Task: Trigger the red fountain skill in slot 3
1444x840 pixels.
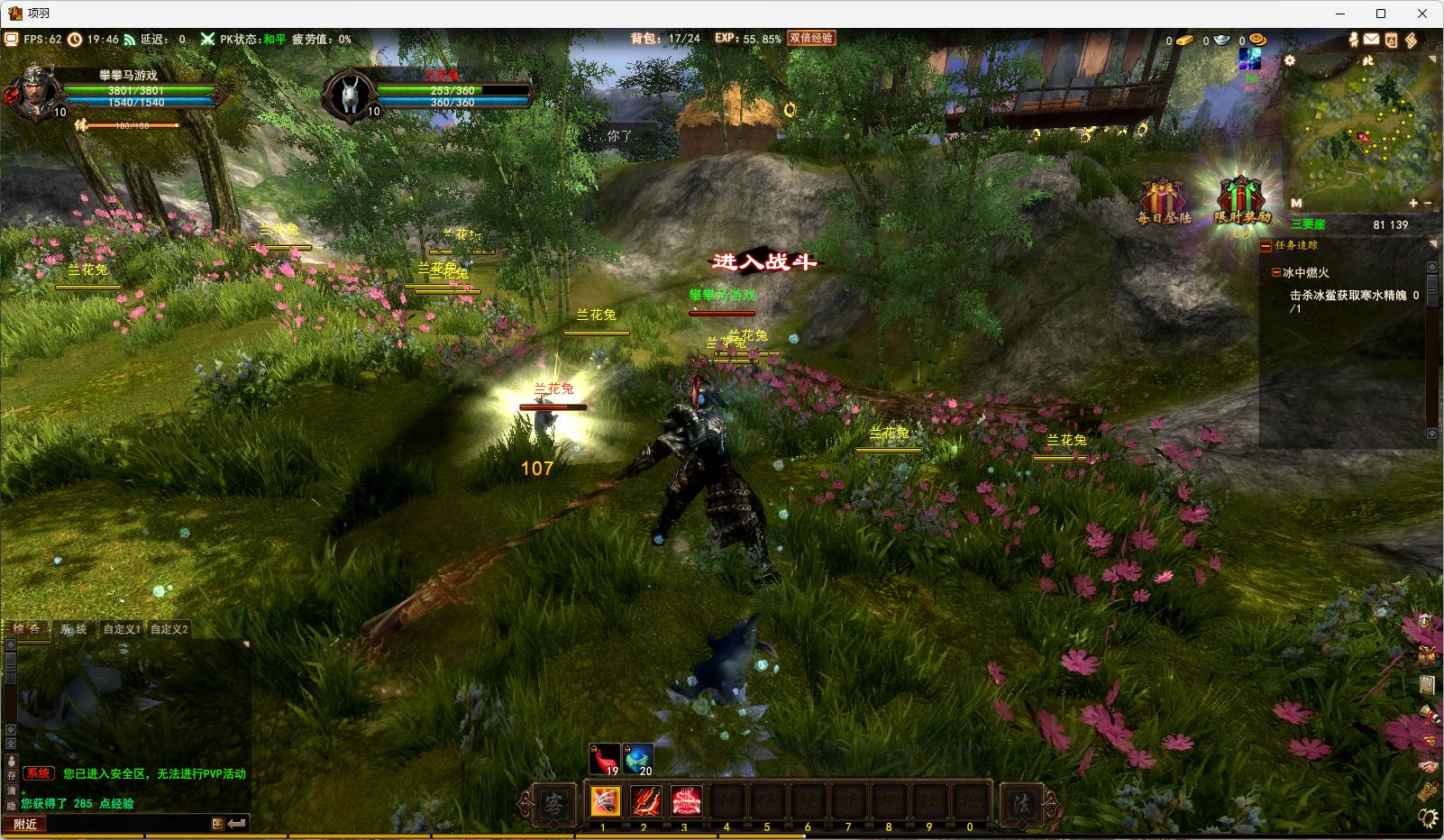Action: pyautogui.click(x=686, y=800)
